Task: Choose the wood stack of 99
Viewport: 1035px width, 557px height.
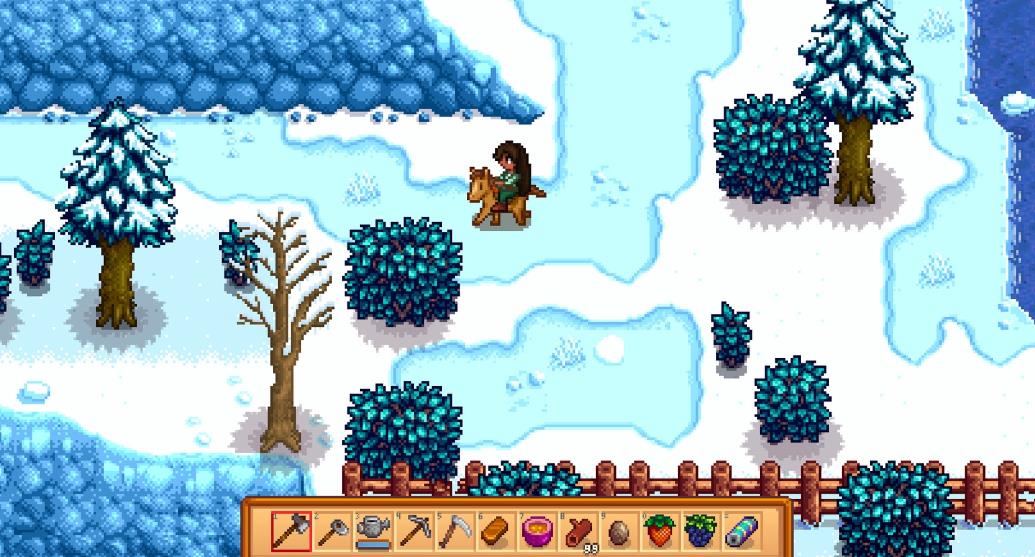Action: (578, 530)
